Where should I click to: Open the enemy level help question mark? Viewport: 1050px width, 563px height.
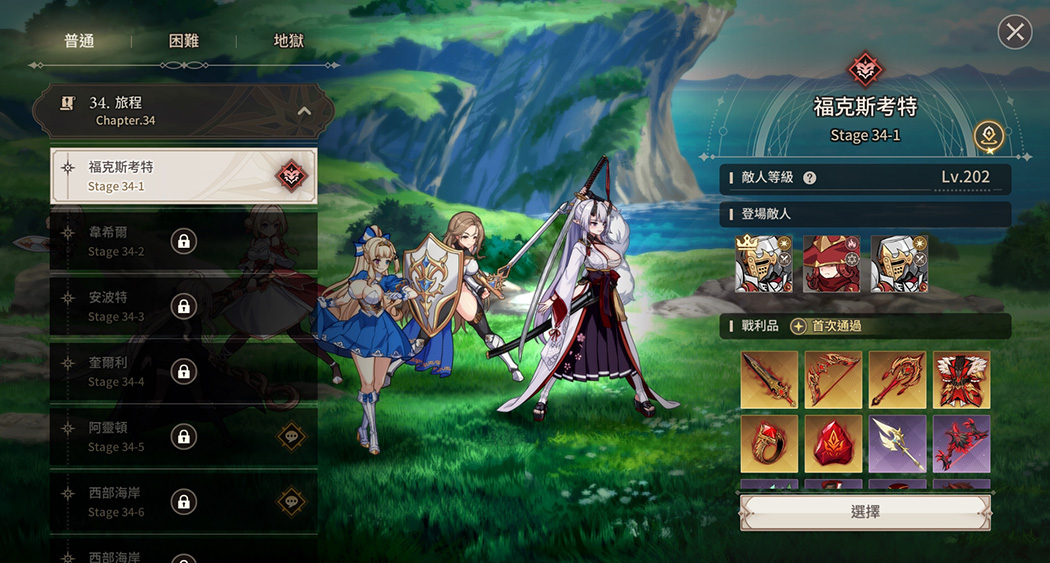pos(809,178)
